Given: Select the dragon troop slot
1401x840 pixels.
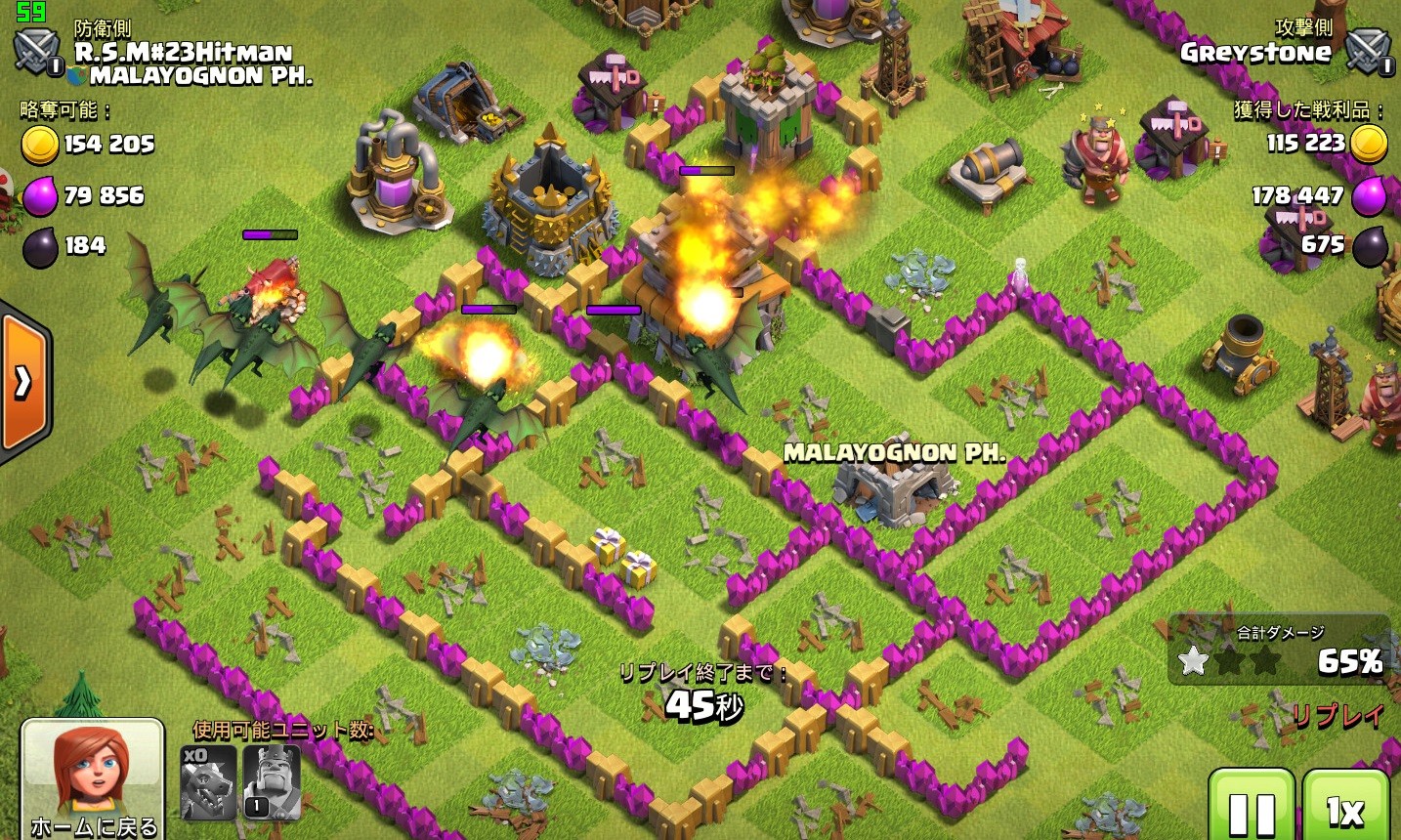Looking at the screenshot, I should [209, 782].
